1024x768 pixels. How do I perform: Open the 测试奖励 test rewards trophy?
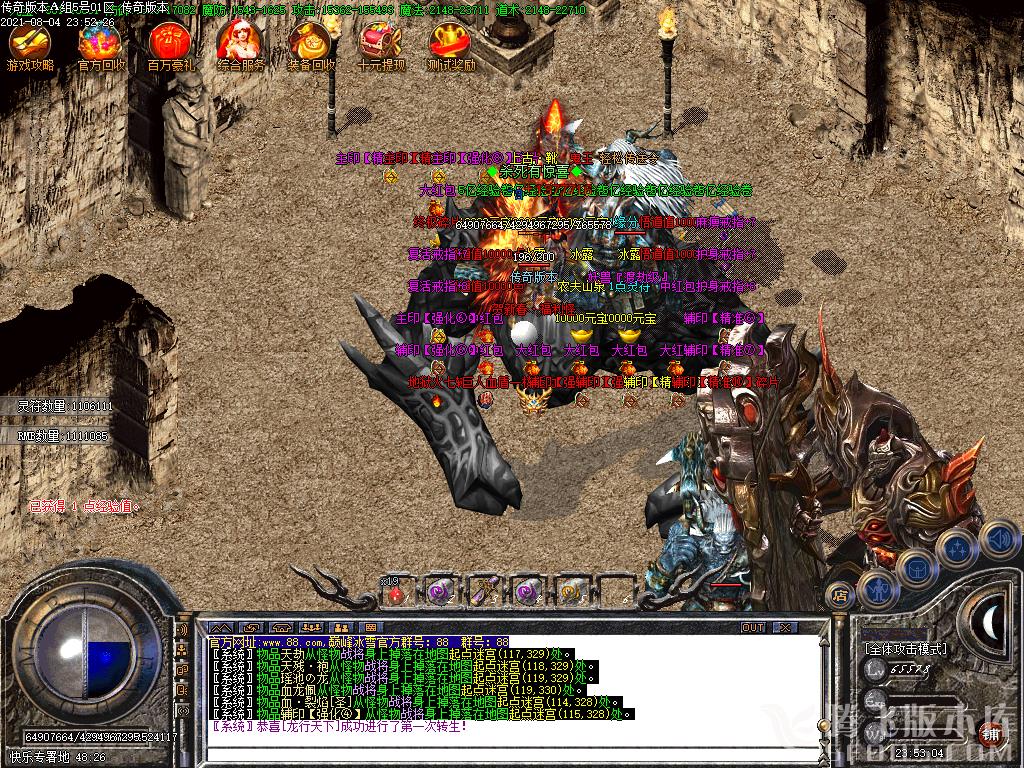[x=450, y=46]
